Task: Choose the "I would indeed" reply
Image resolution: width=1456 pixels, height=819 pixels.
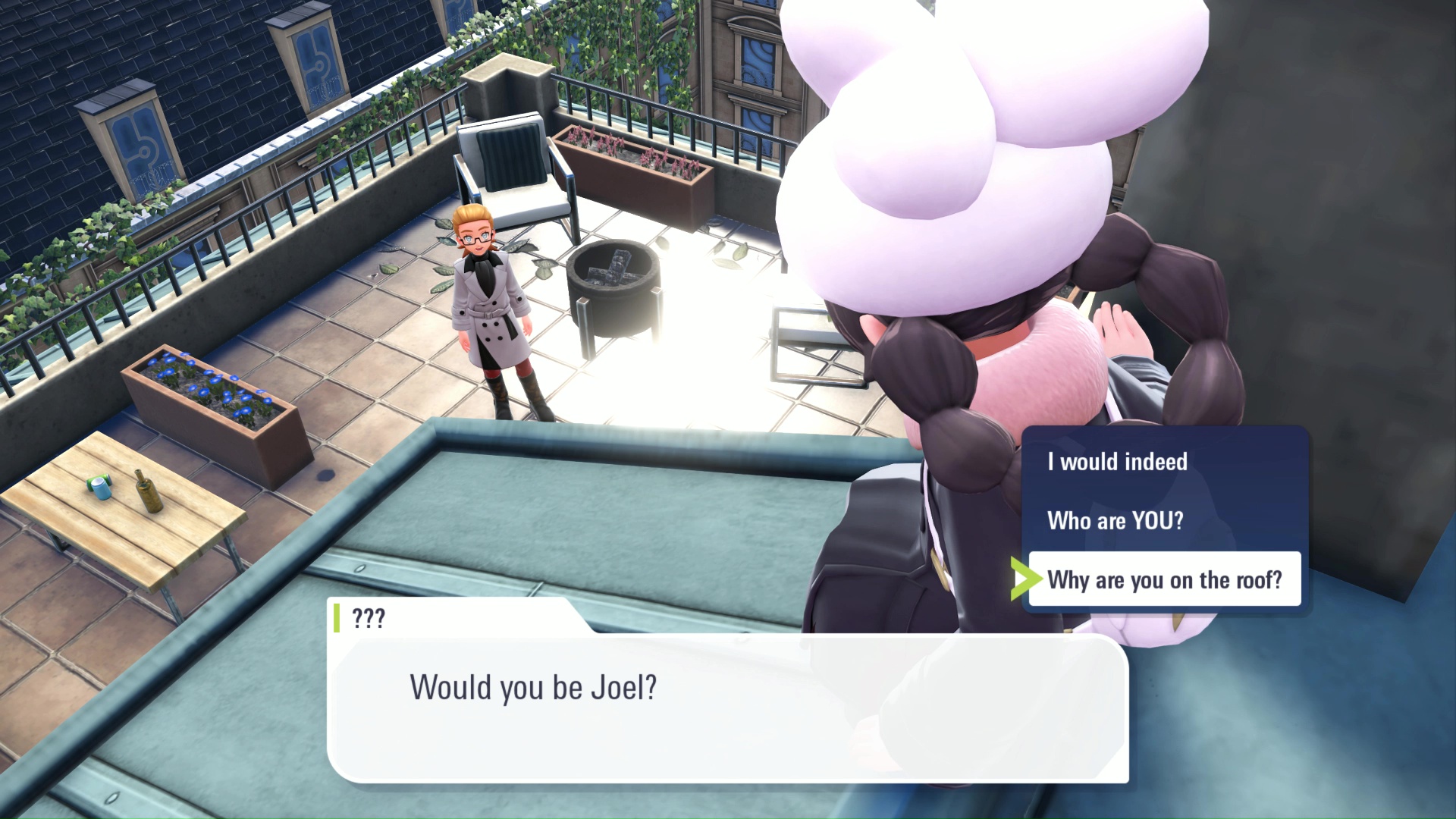Action: pos(1116,461)
